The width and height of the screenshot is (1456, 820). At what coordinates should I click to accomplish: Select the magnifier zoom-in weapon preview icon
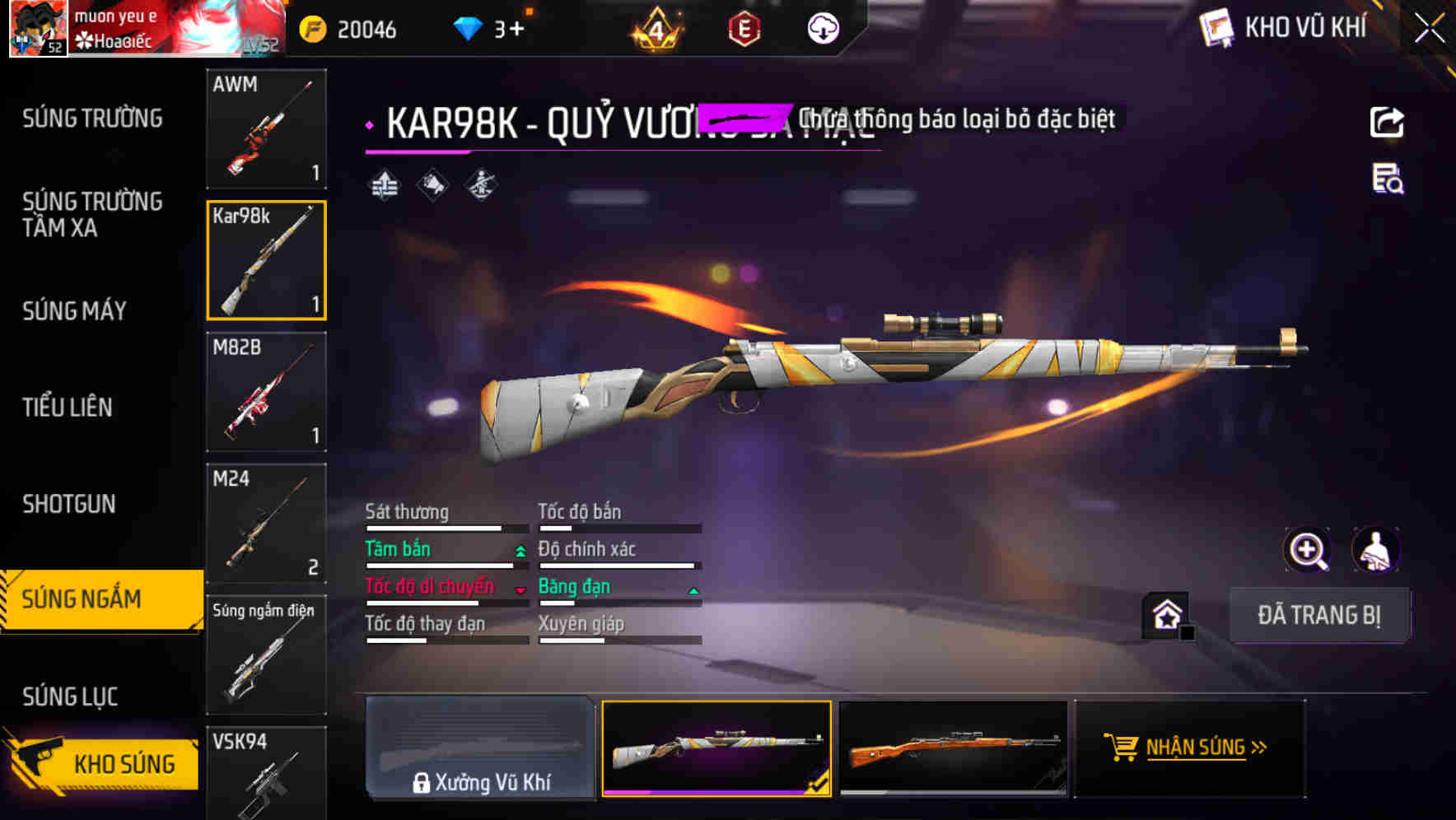(1308, 550)
